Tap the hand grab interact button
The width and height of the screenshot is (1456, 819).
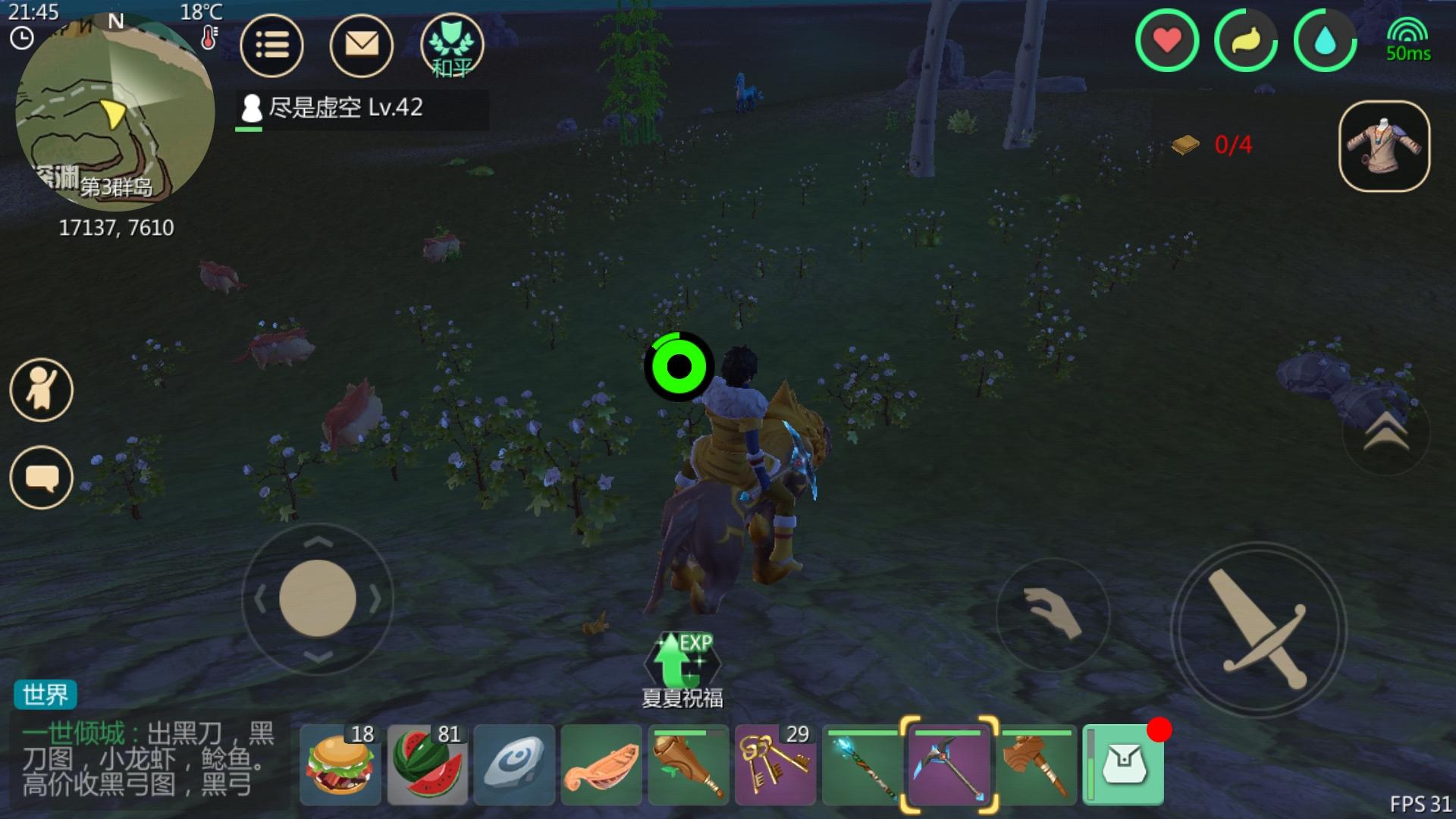pyautogui.click(x=1053, y=614)
